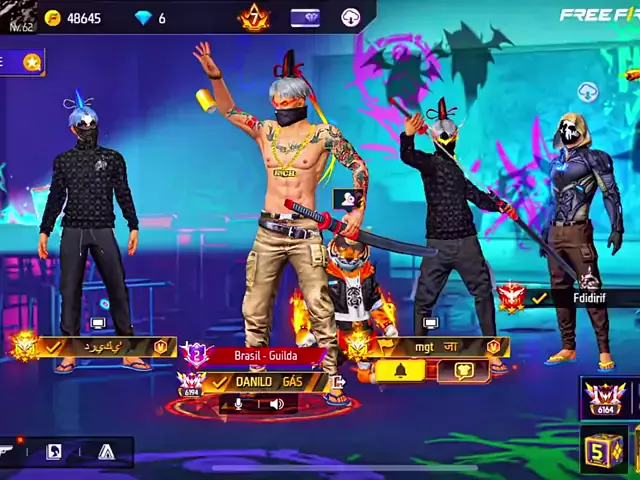
Task: Click the leave squad exit icon
Action: 337,381
